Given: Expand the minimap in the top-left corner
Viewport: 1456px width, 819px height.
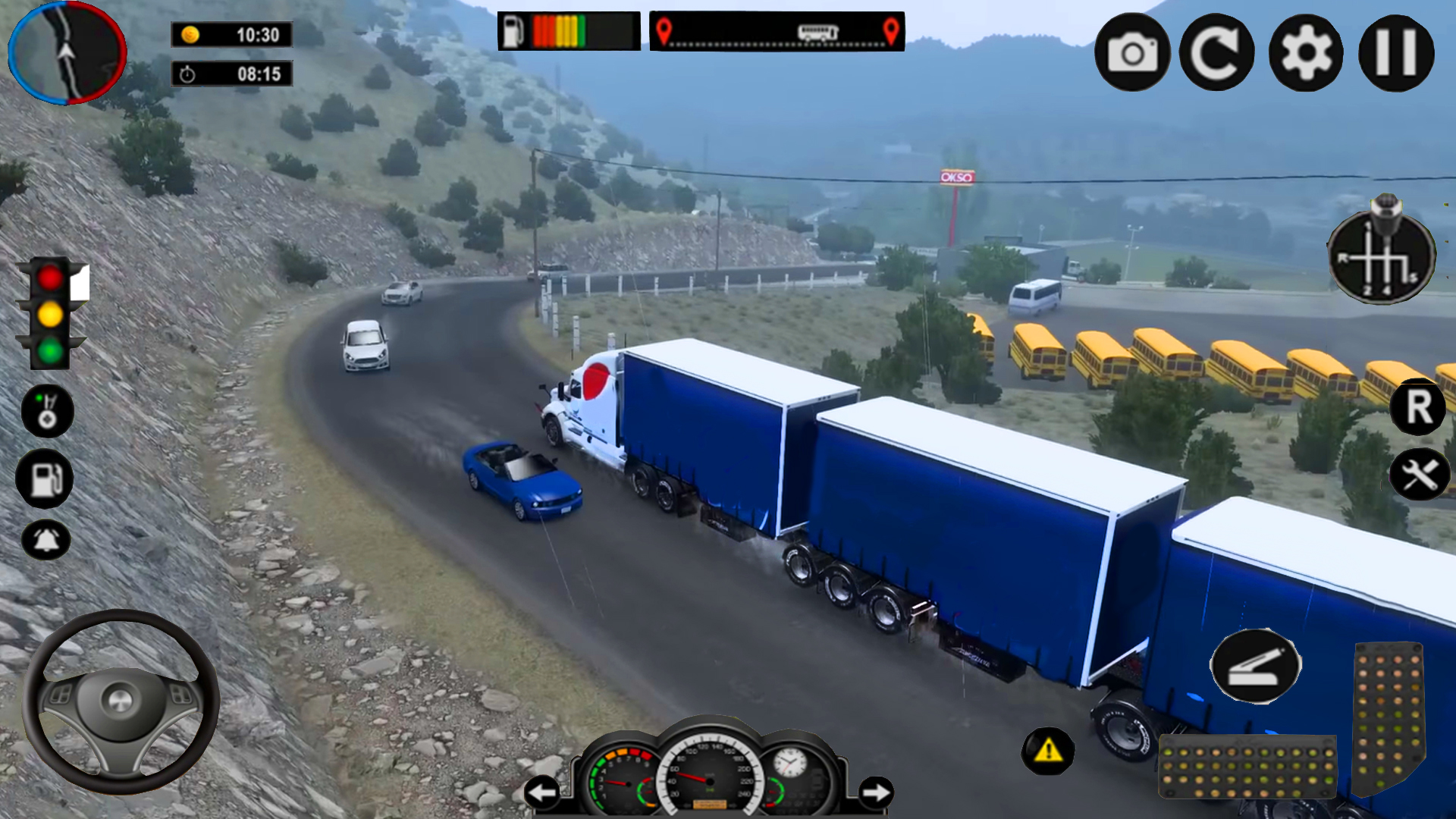Looking at the screenshot, I should coord(67,52).
